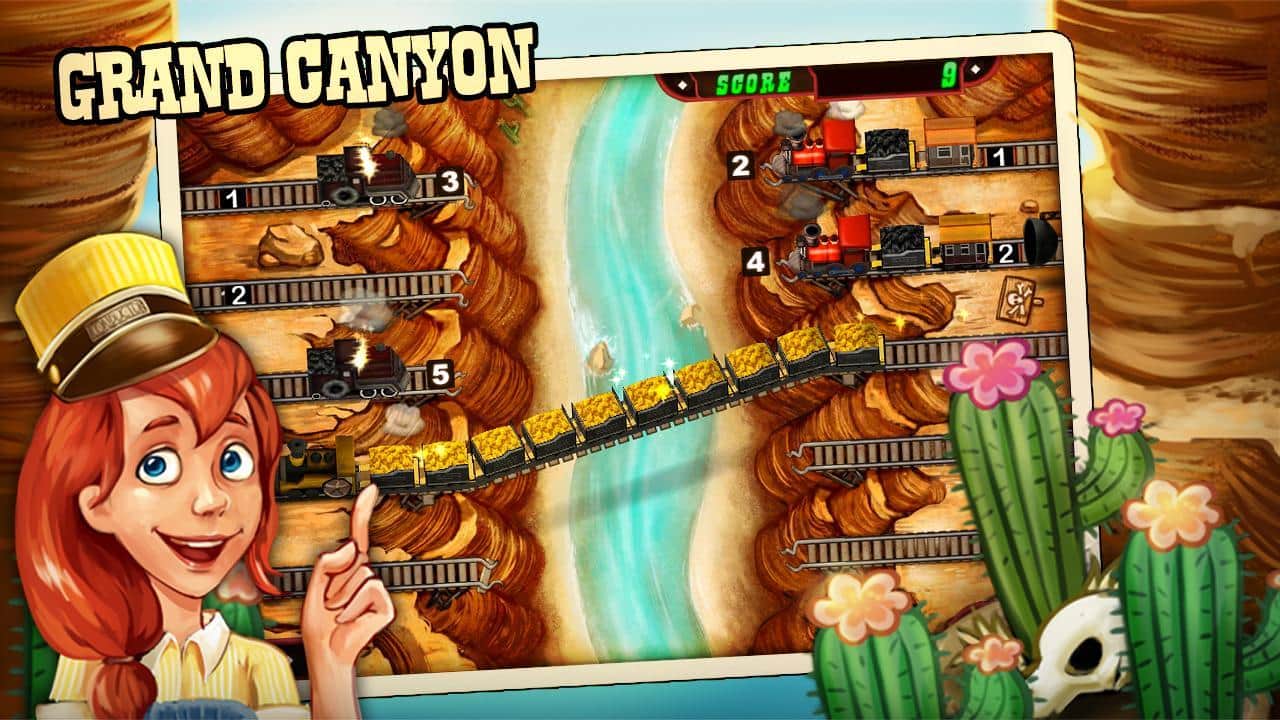1280x720 pixels.
Task: Select the red locomotive with coal car near top right
Action: pyautogui.click(x=820, y=155)
